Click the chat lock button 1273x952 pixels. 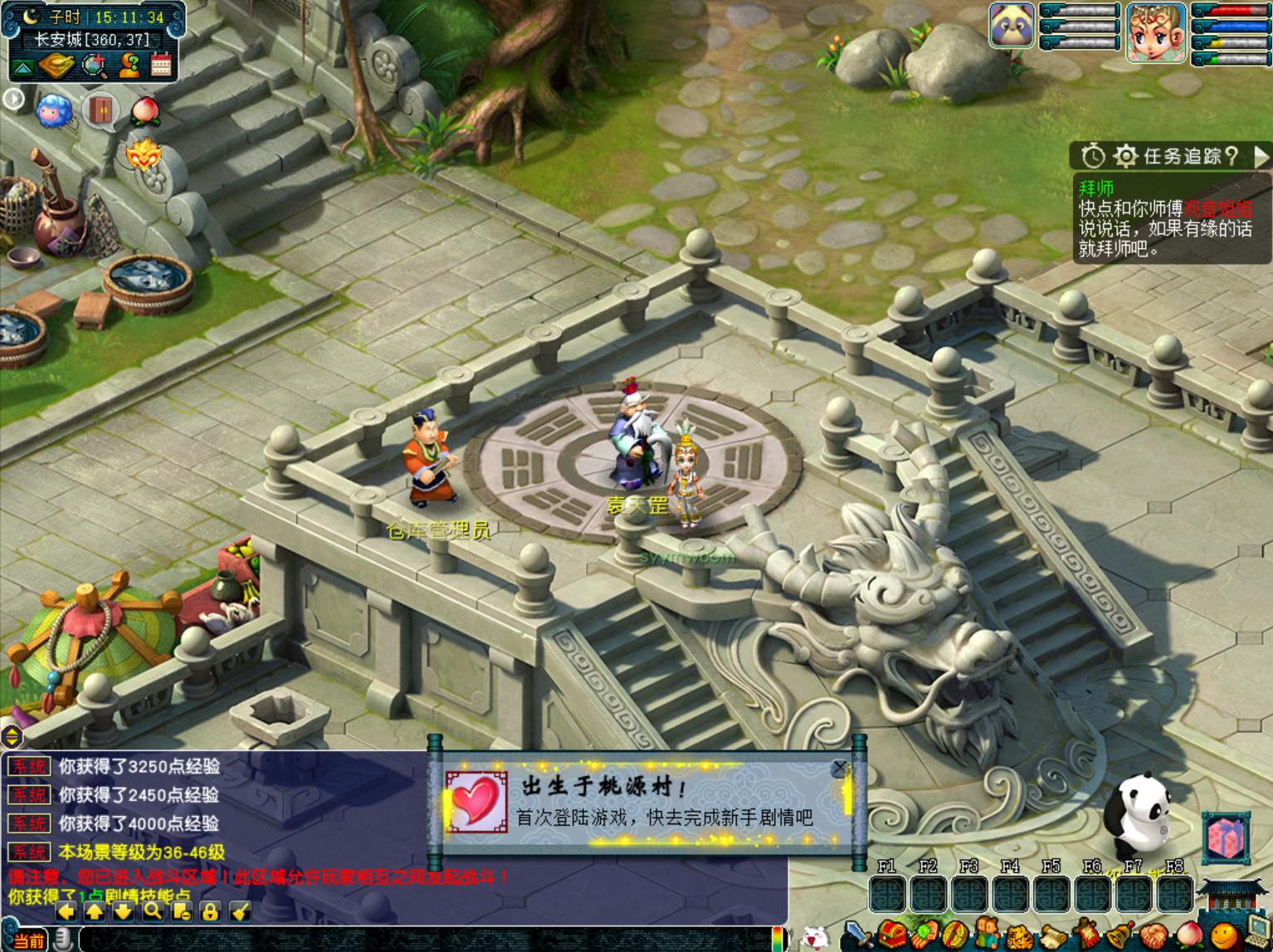pyautogui.click(x=210, y=911)
